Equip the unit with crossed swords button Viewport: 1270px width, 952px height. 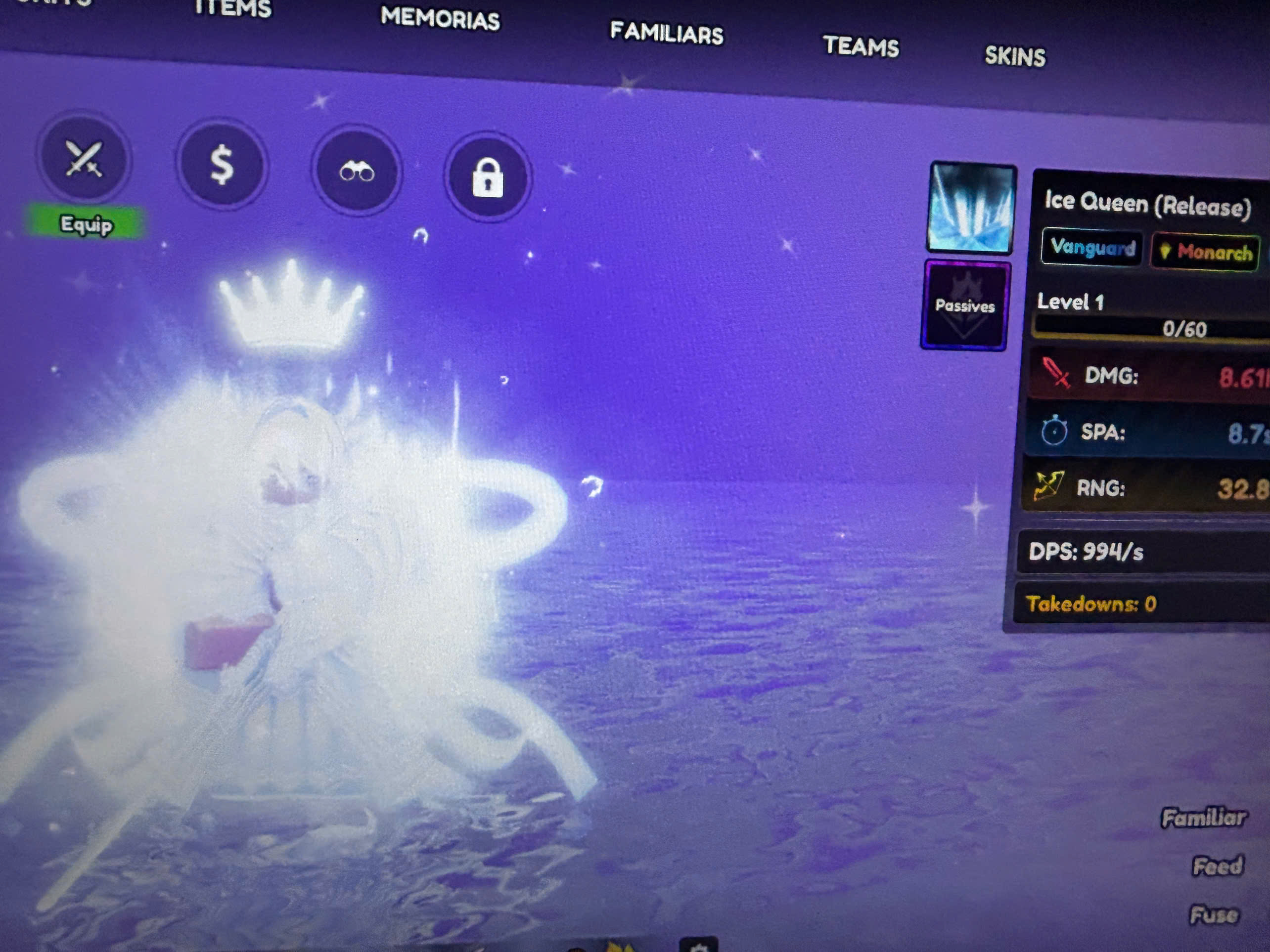coord(84,159)
